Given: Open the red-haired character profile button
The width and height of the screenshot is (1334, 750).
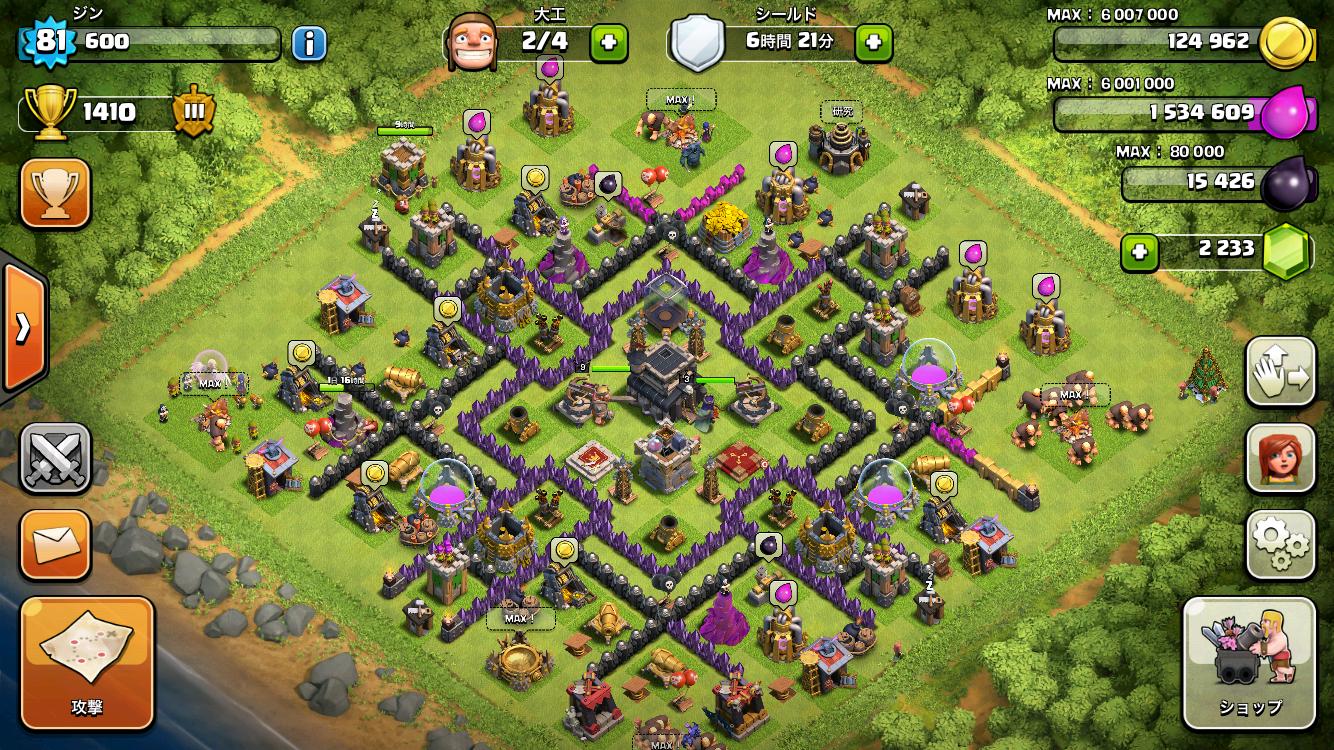Looking at the screenshot, I should pos(1280,459).
